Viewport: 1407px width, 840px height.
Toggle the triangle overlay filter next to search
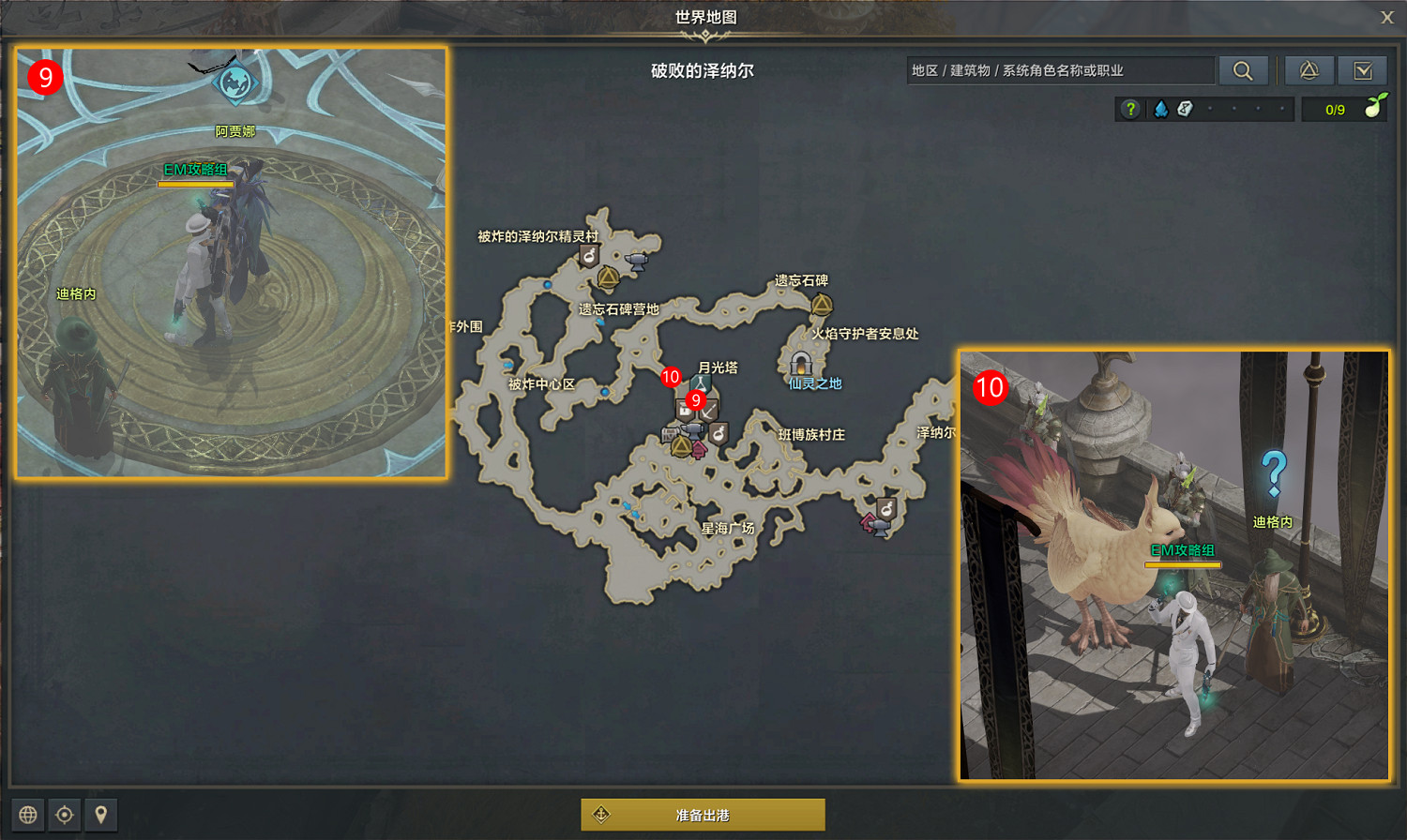click(1309, 70)
